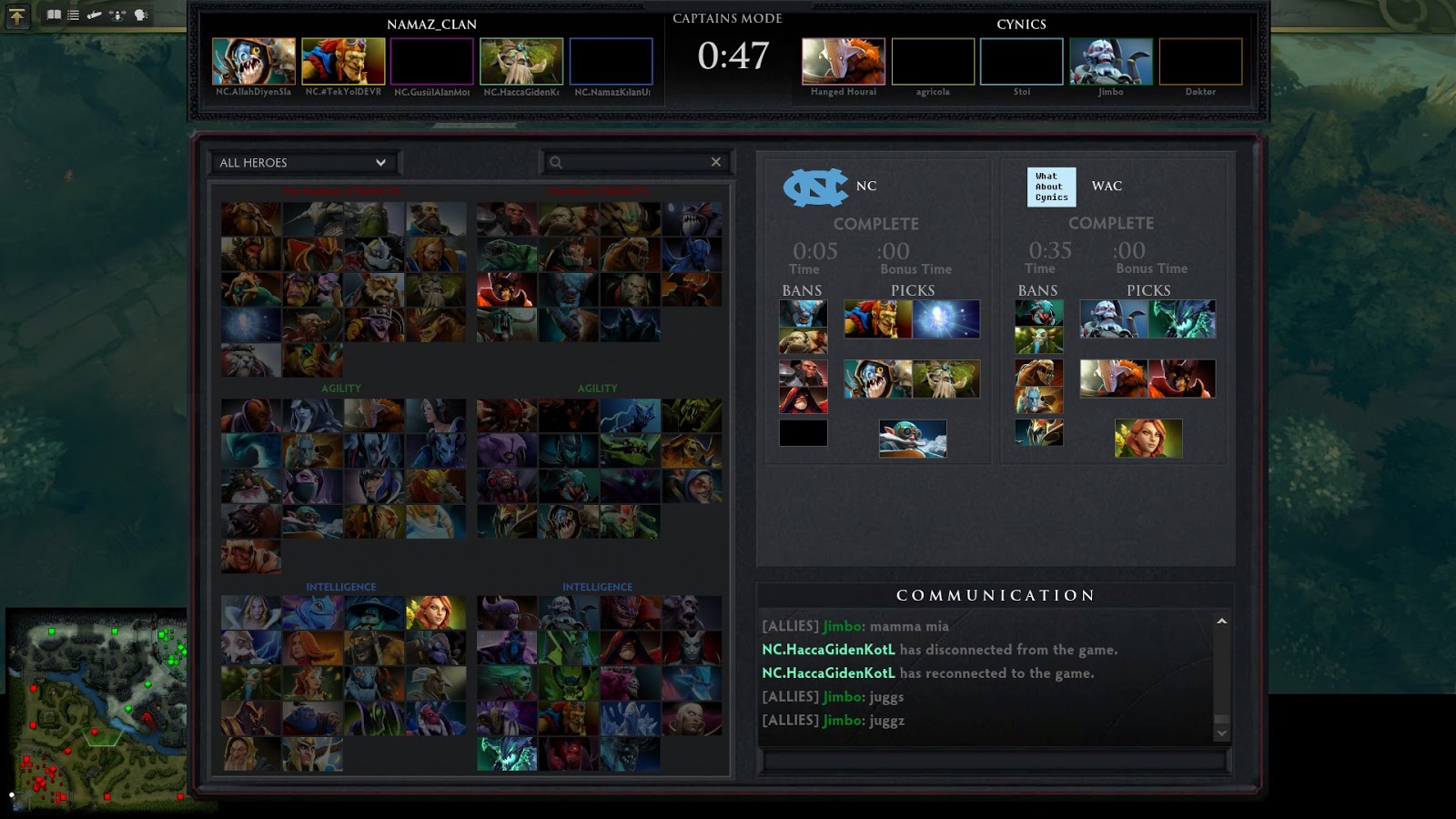The height and width of the screenshot is (819, 1456).
Task: Toggle the voice chat head icon
Action: (141, 15)
